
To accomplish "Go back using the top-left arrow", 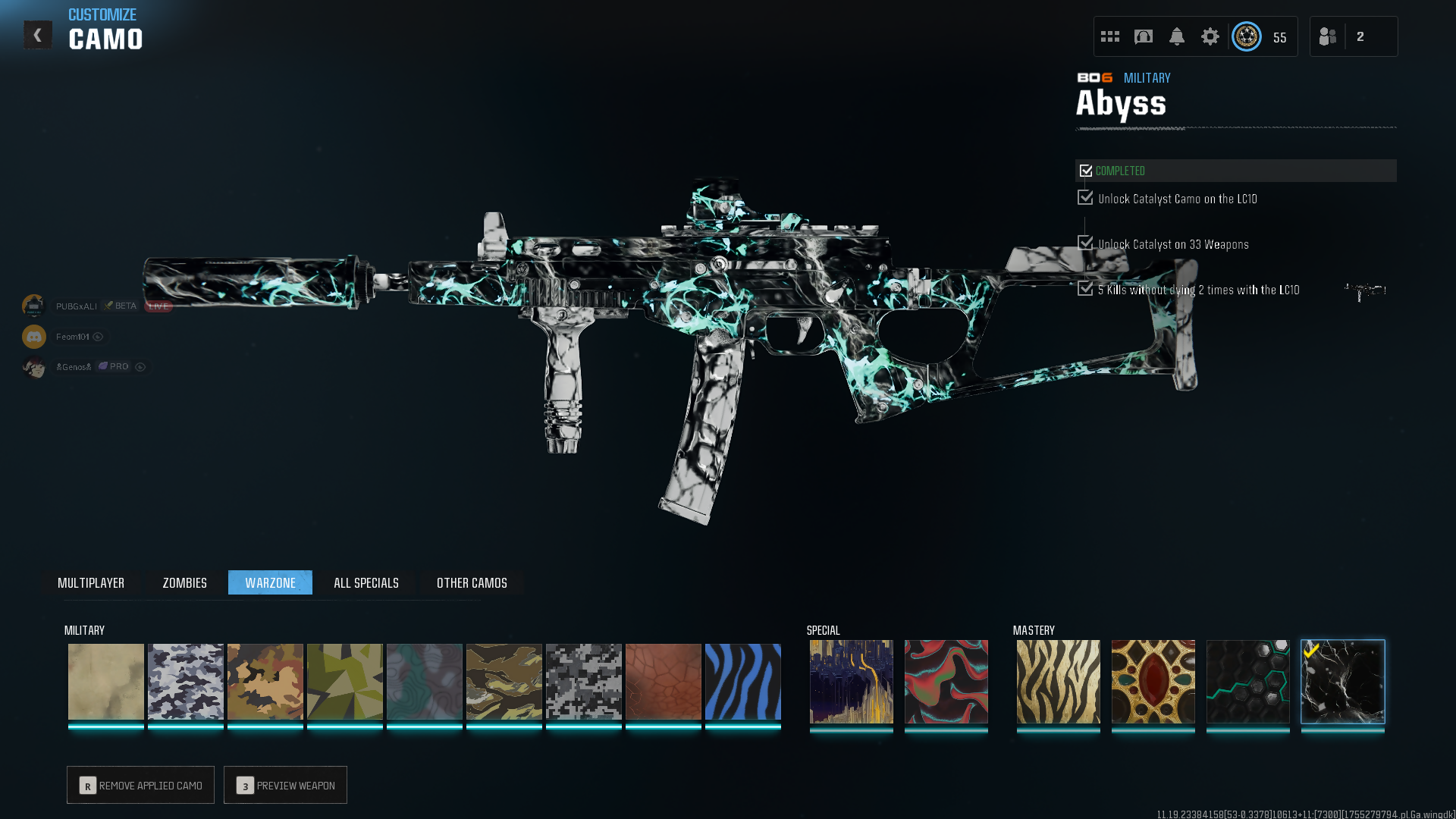I will [37, 35].
